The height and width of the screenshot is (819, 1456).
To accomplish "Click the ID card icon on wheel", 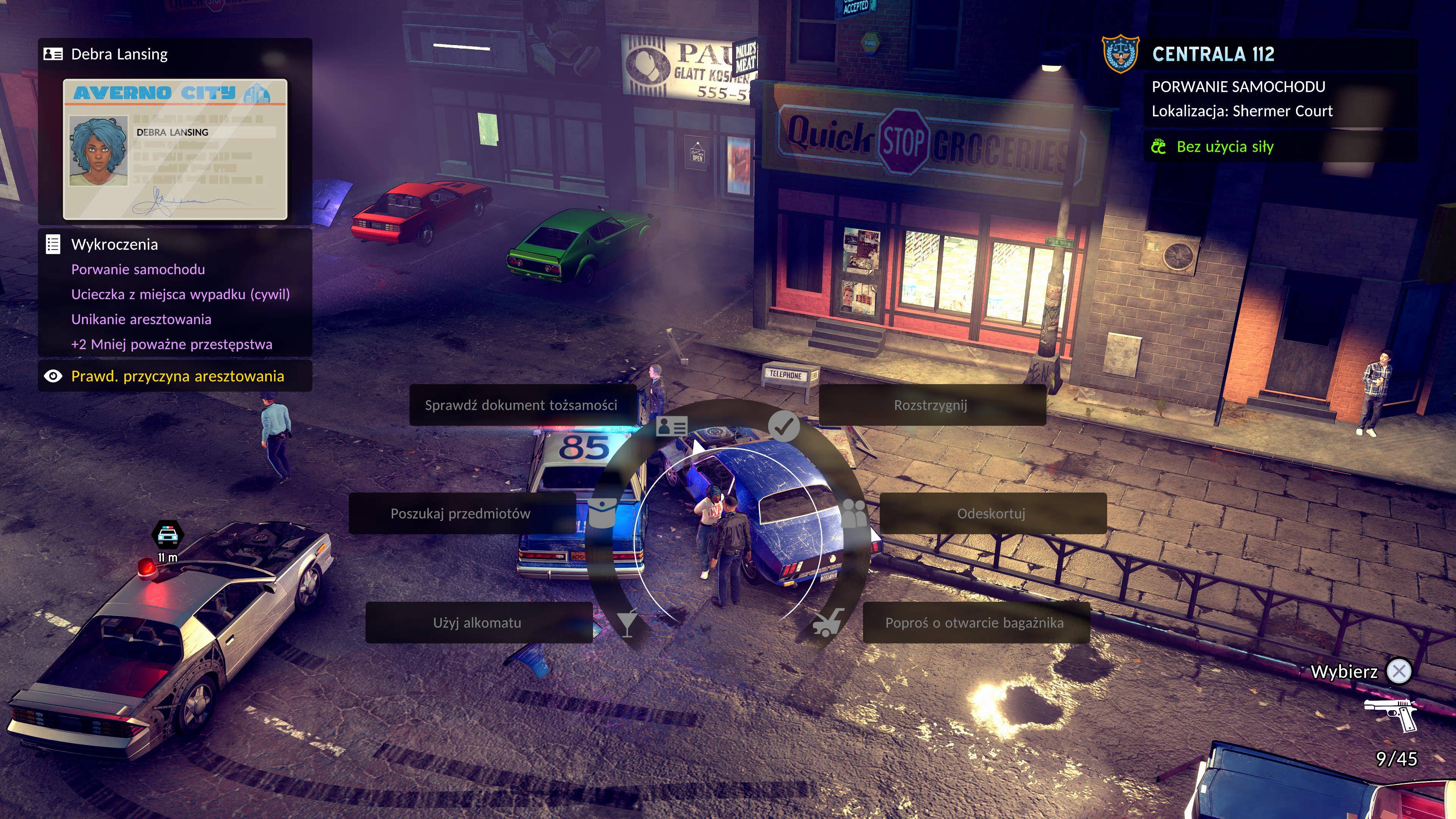I will click(672, 426).
